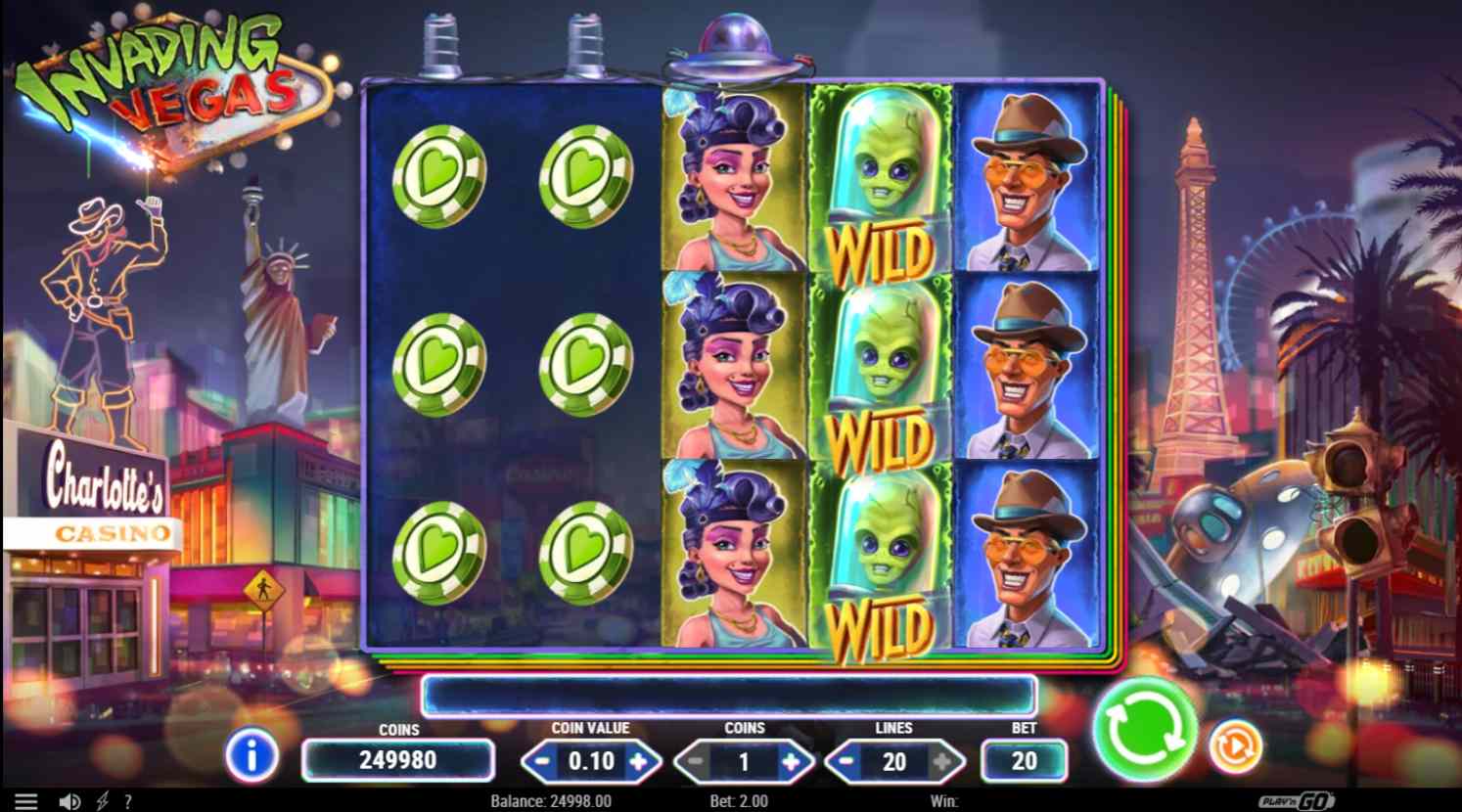This screenshot has height=812, width=1462.
Task: Decrease the coin value
Action: coord(541,761)
